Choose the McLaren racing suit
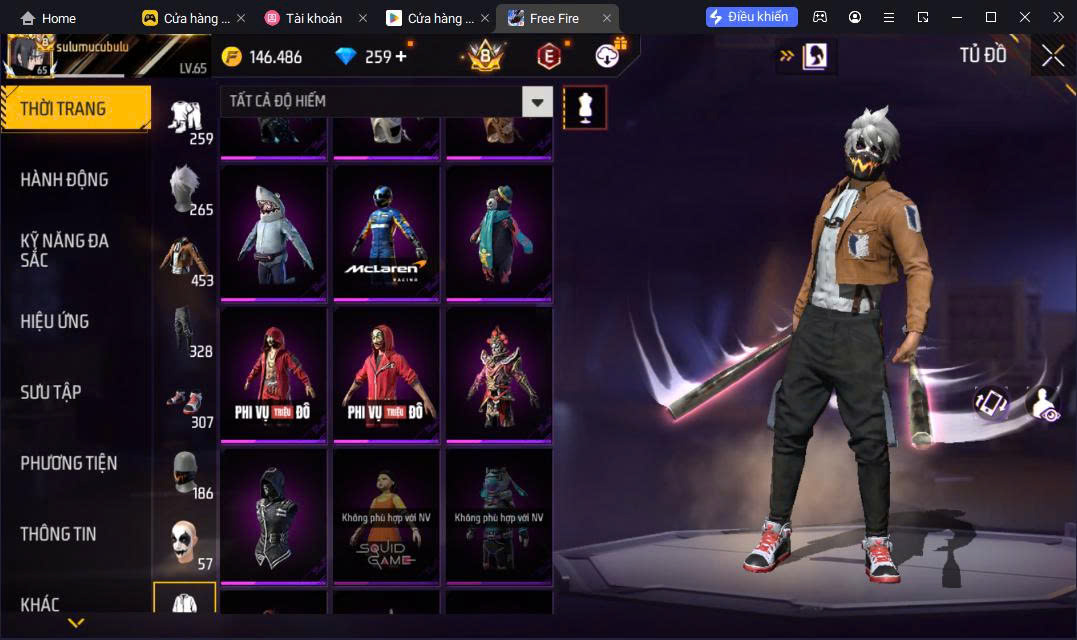The height and width of the screenshot is (640, 1077). (386, 232)
